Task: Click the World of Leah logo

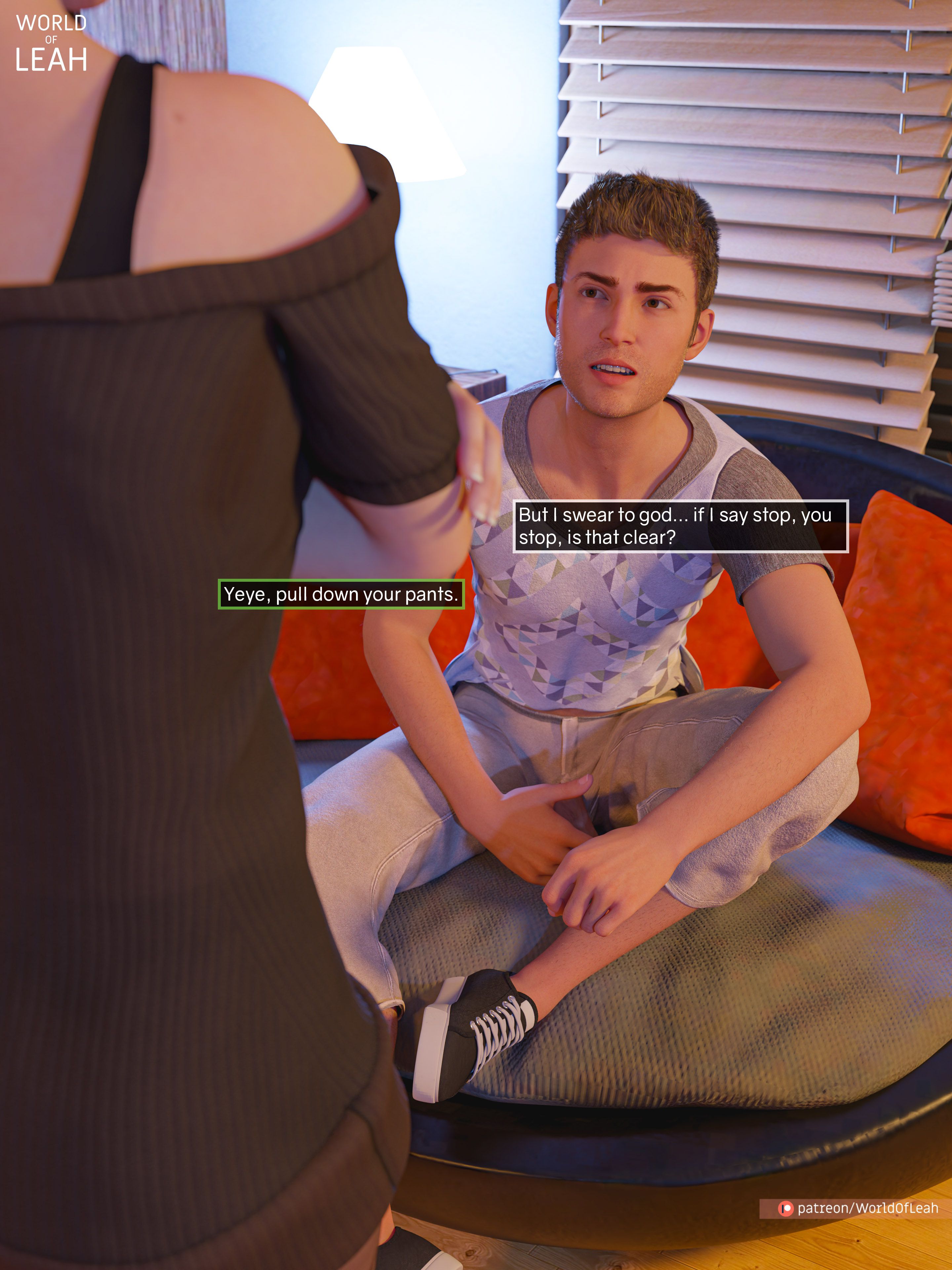Action: pyautogui.click(x=51, y=44)
